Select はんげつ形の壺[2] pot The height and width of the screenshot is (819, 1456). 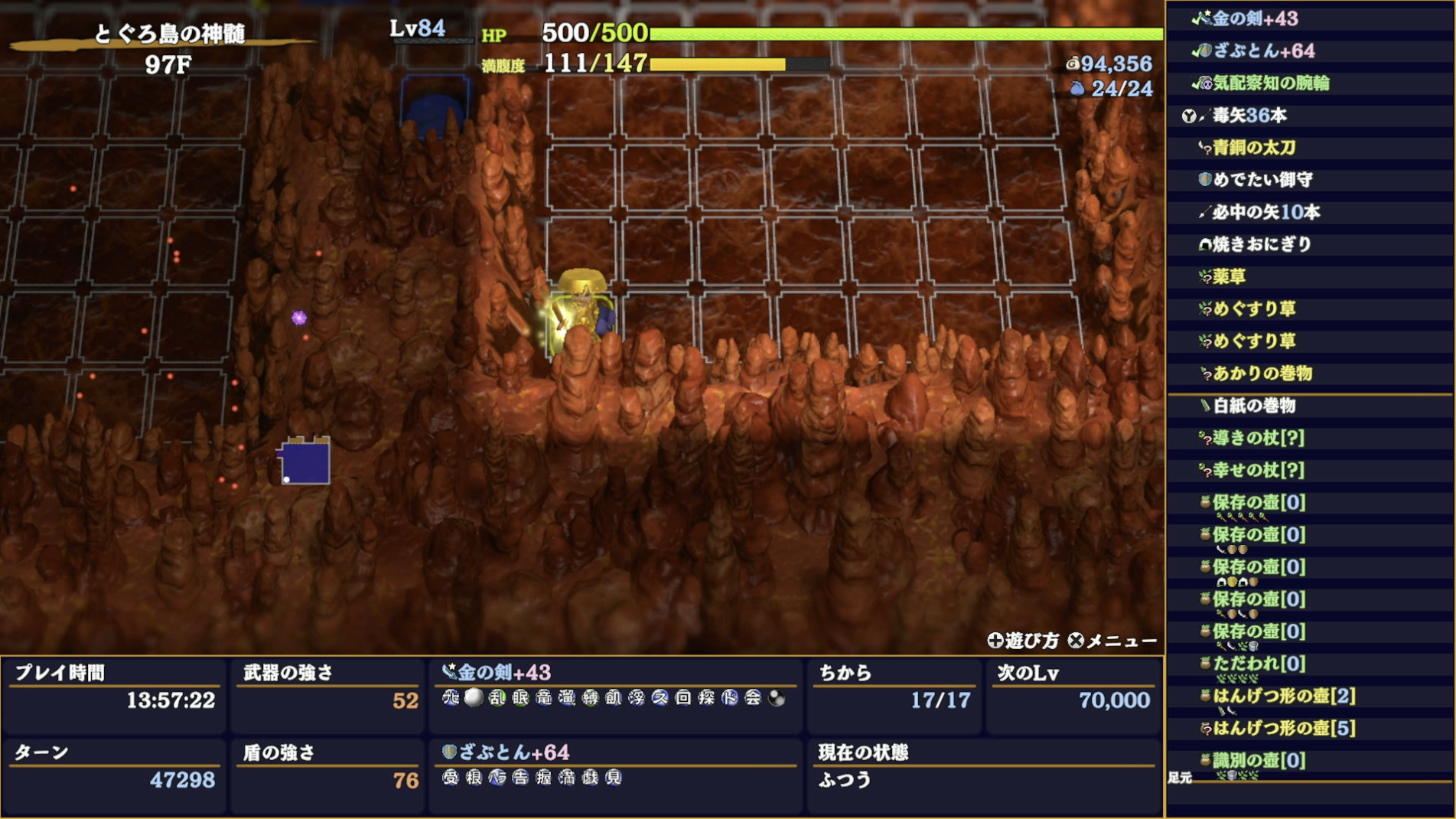pos(1283,696)
